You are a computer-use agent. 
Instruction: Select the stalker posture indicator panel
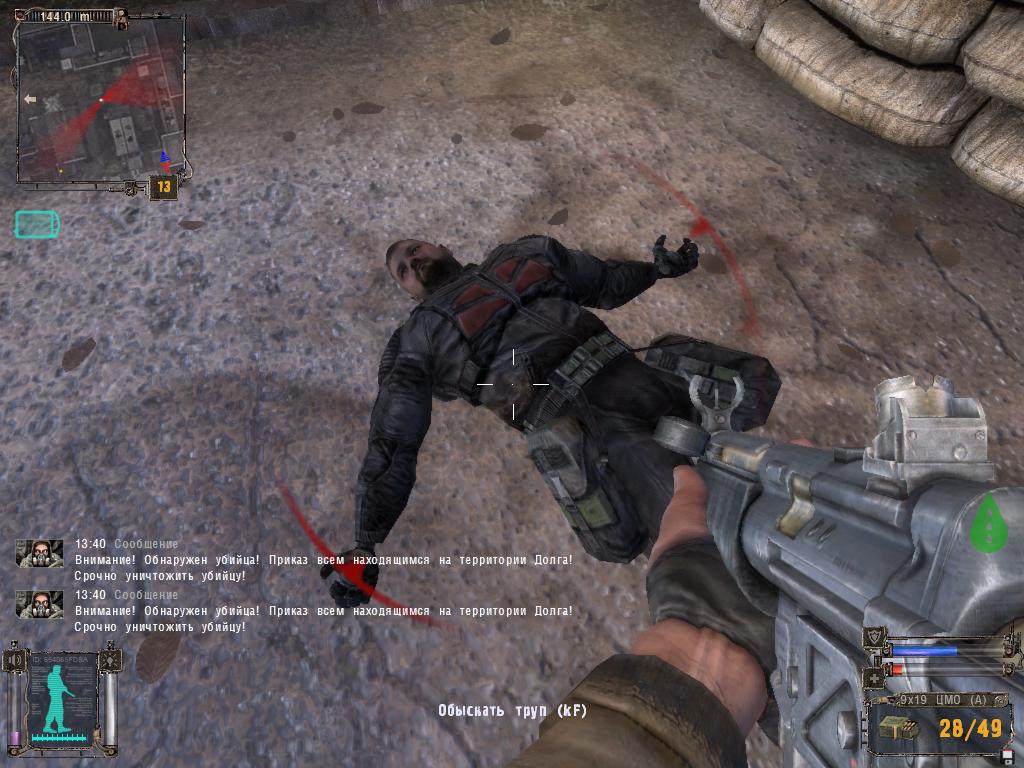(64, 700)
